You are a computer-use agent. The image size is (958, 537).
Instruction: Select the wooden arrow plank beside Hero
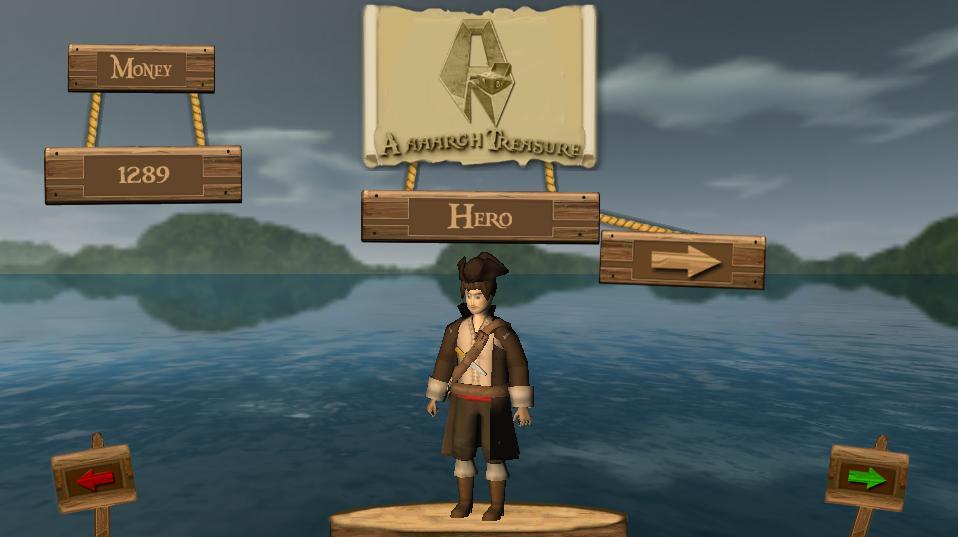tap(683, 261)
